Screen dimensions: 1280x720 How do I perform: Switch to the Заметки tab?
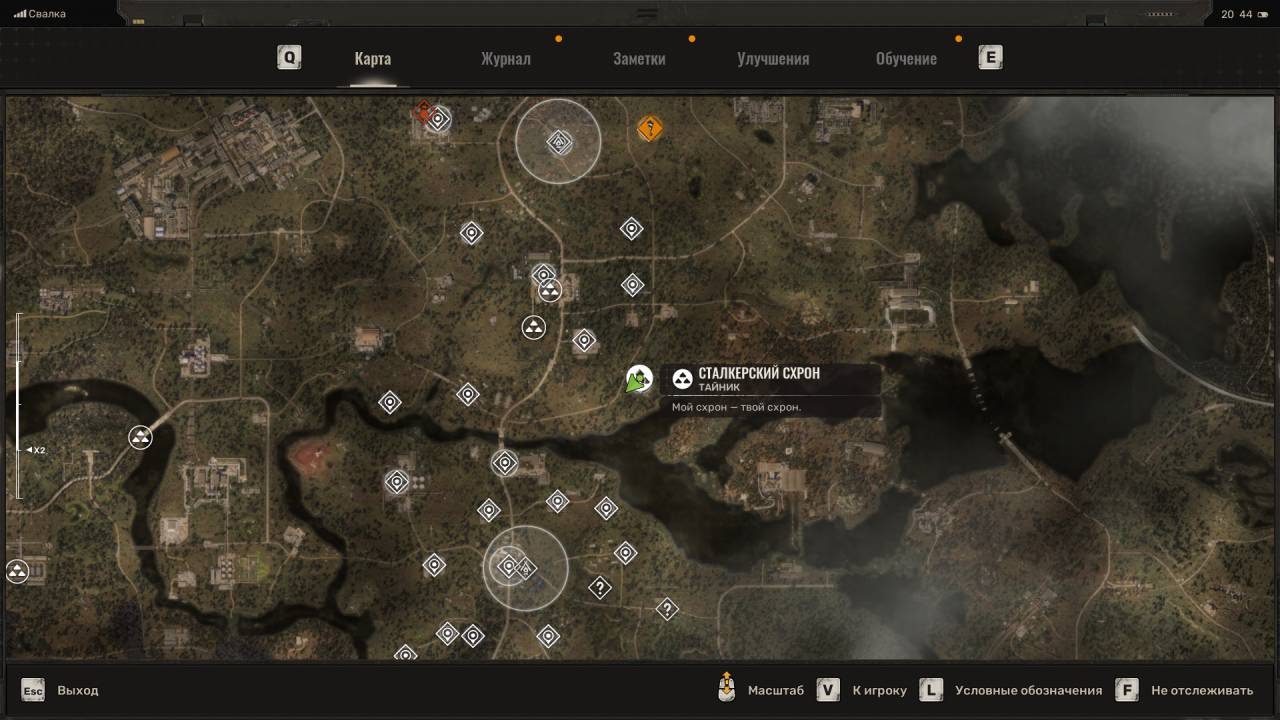(x=639, y=58)
